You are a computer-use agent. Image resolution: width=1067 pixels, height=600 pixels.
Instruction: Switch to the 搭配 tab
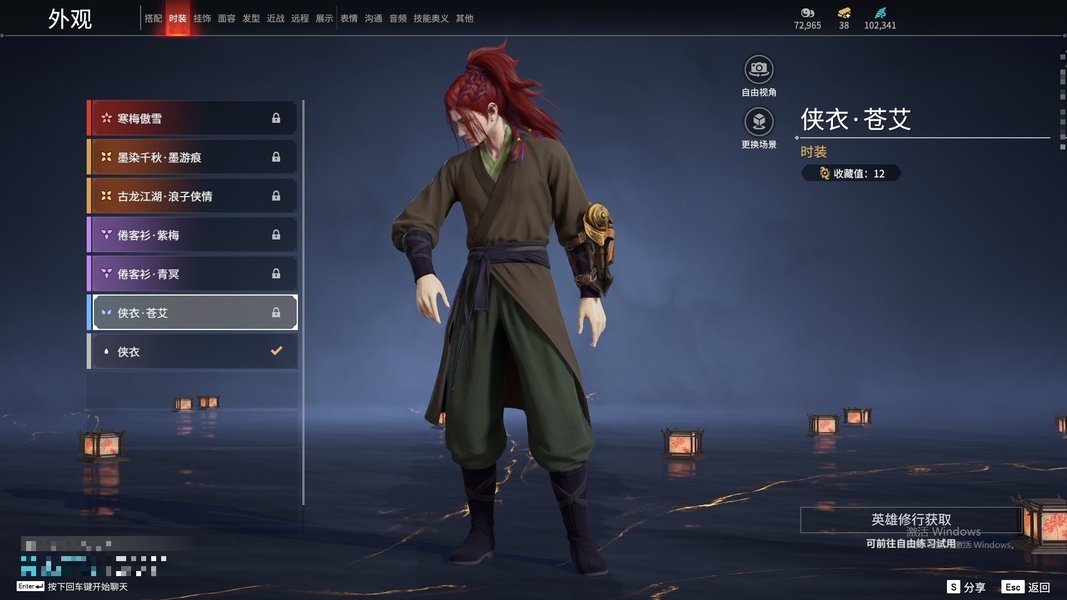coord(153,18)
